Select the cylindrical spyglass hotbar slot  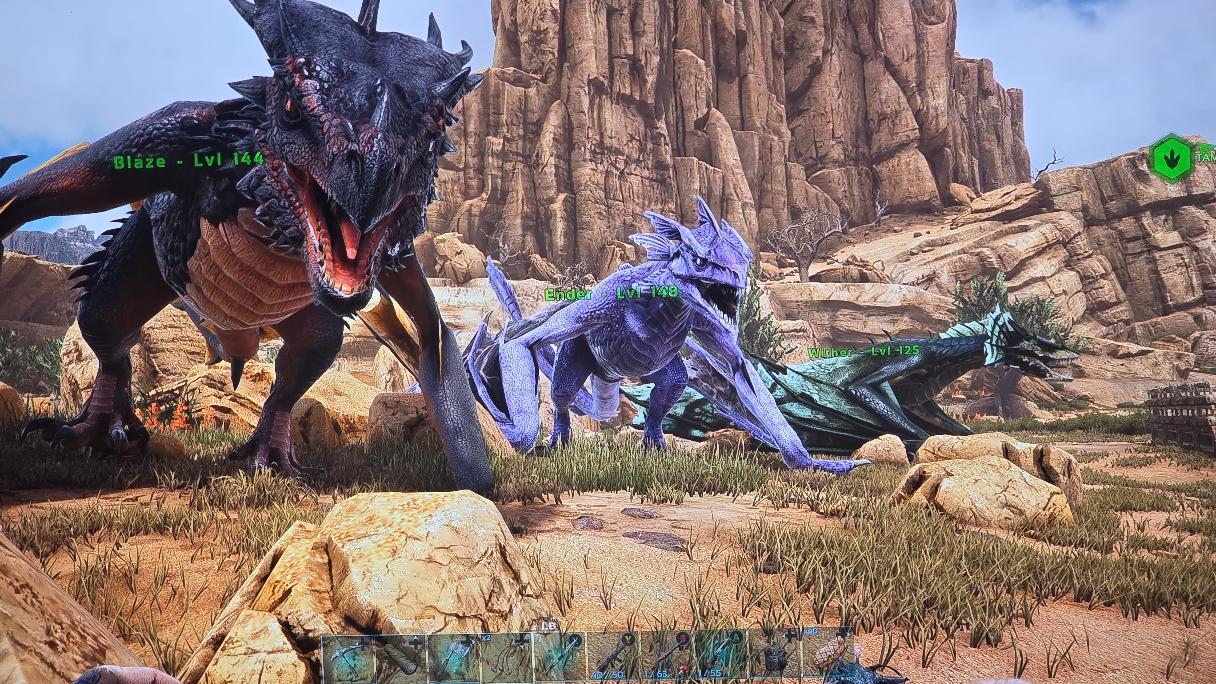pos(400,657)
